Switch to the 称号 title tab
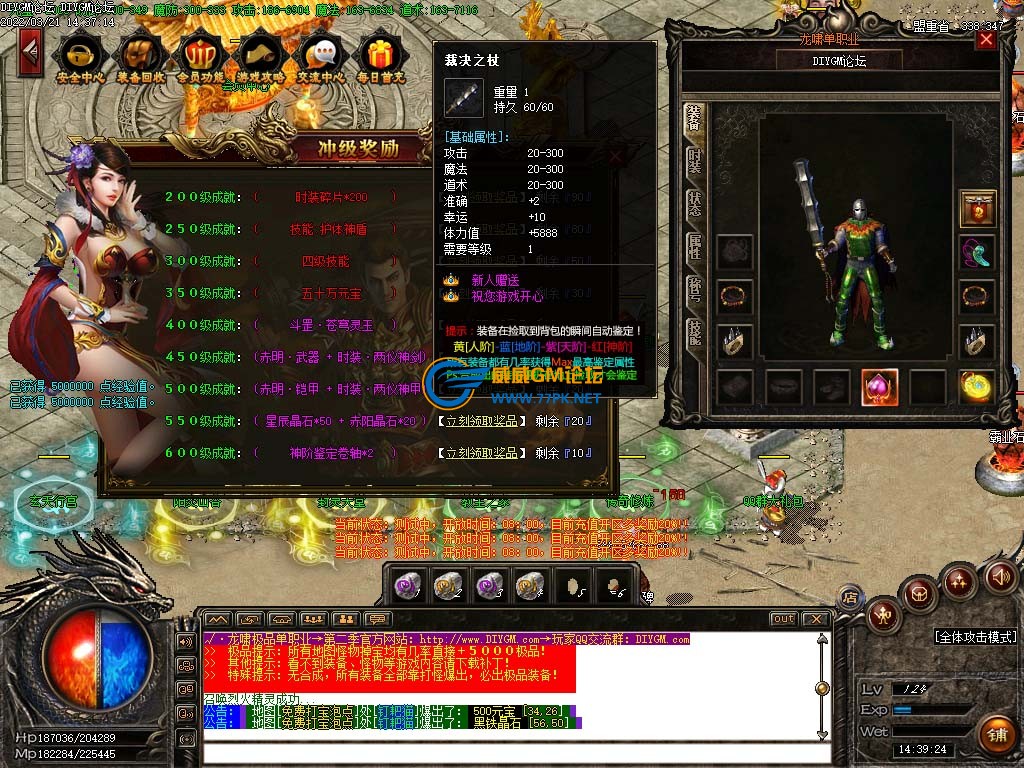Image resolution: width=1024 pixels, height=768 pixels. click(694, 290)
